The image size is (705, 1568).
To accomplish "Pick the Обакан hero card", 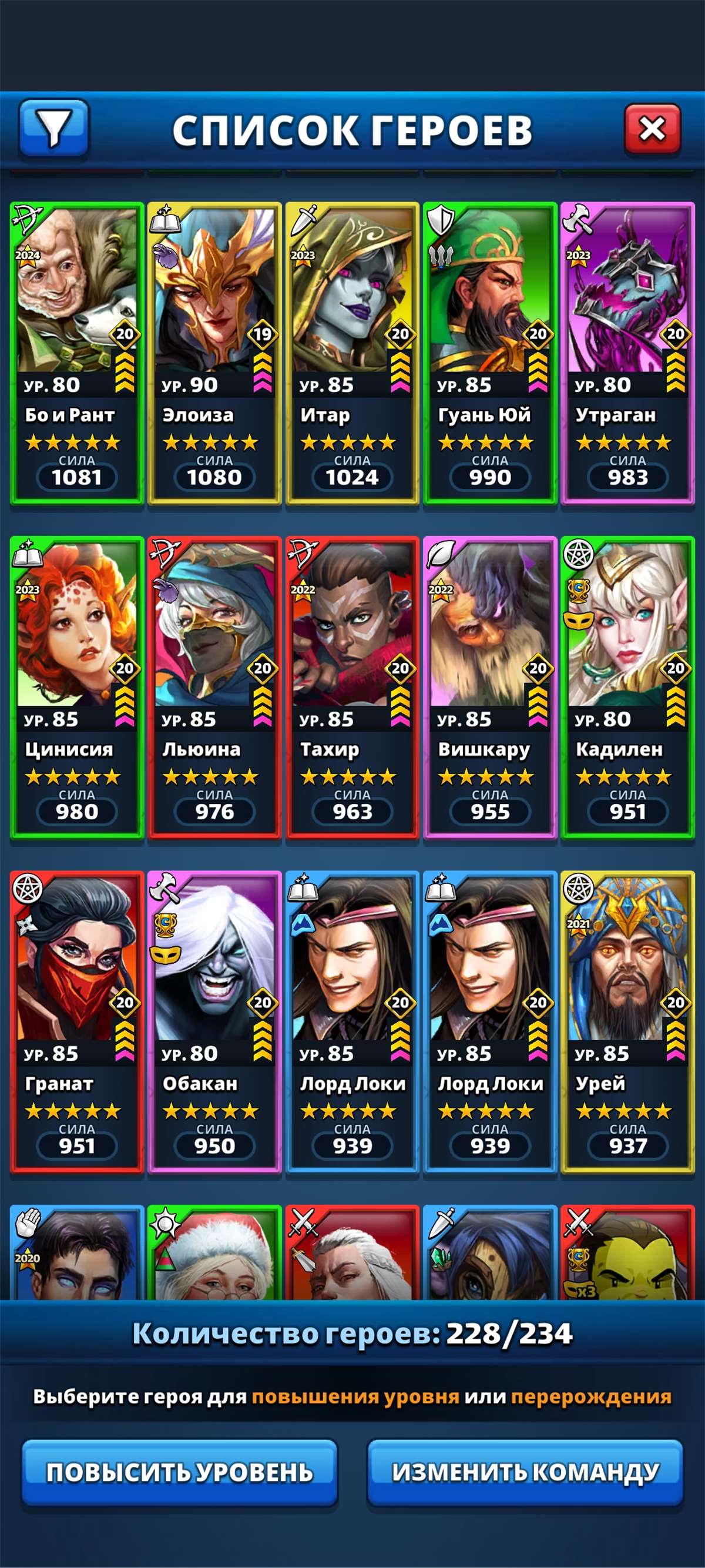I will pos(214,1021).
